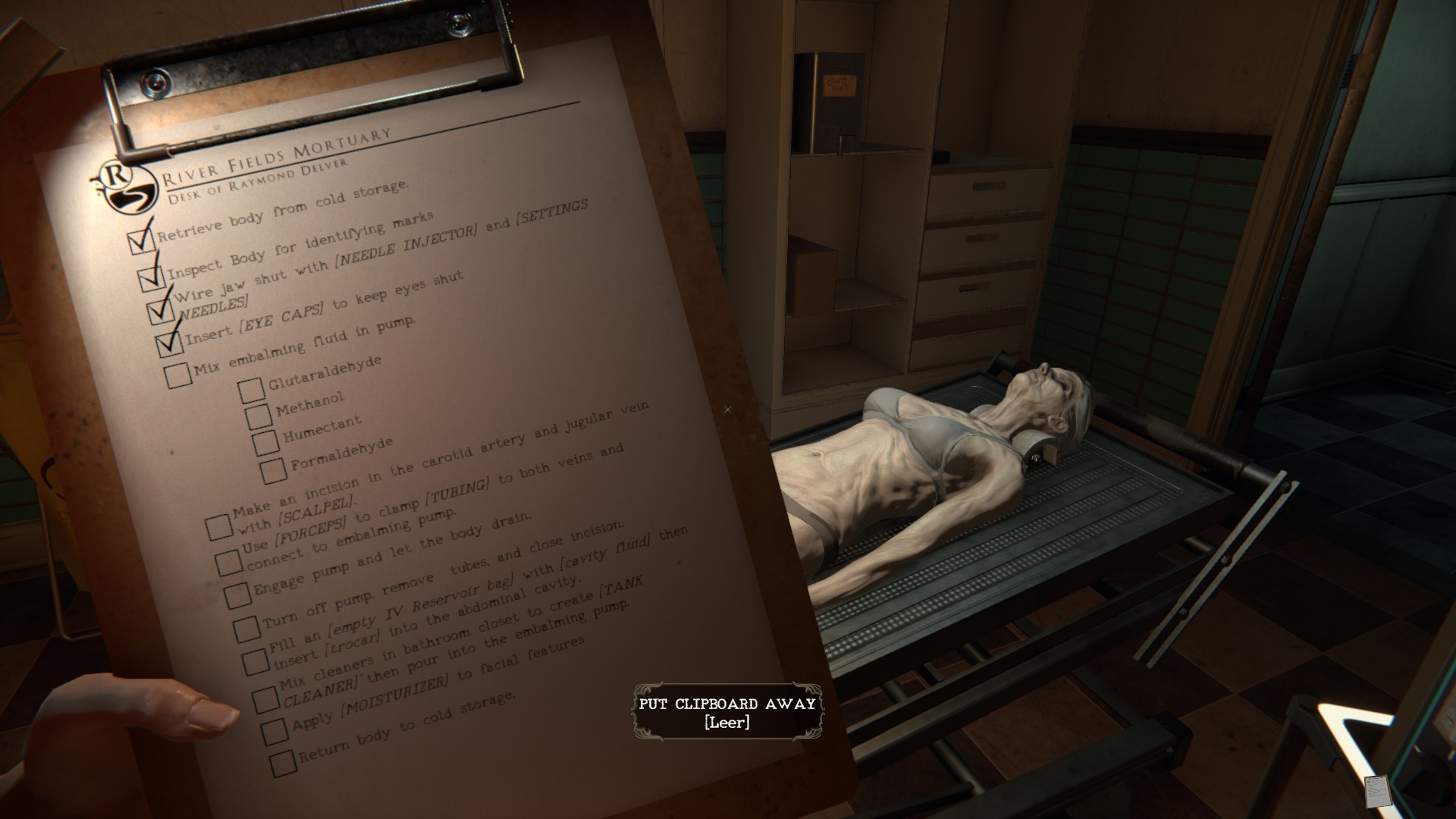The image size is (1456, 819).
Task: Check the Apply moisturizer task box
Action: [274, 731]
